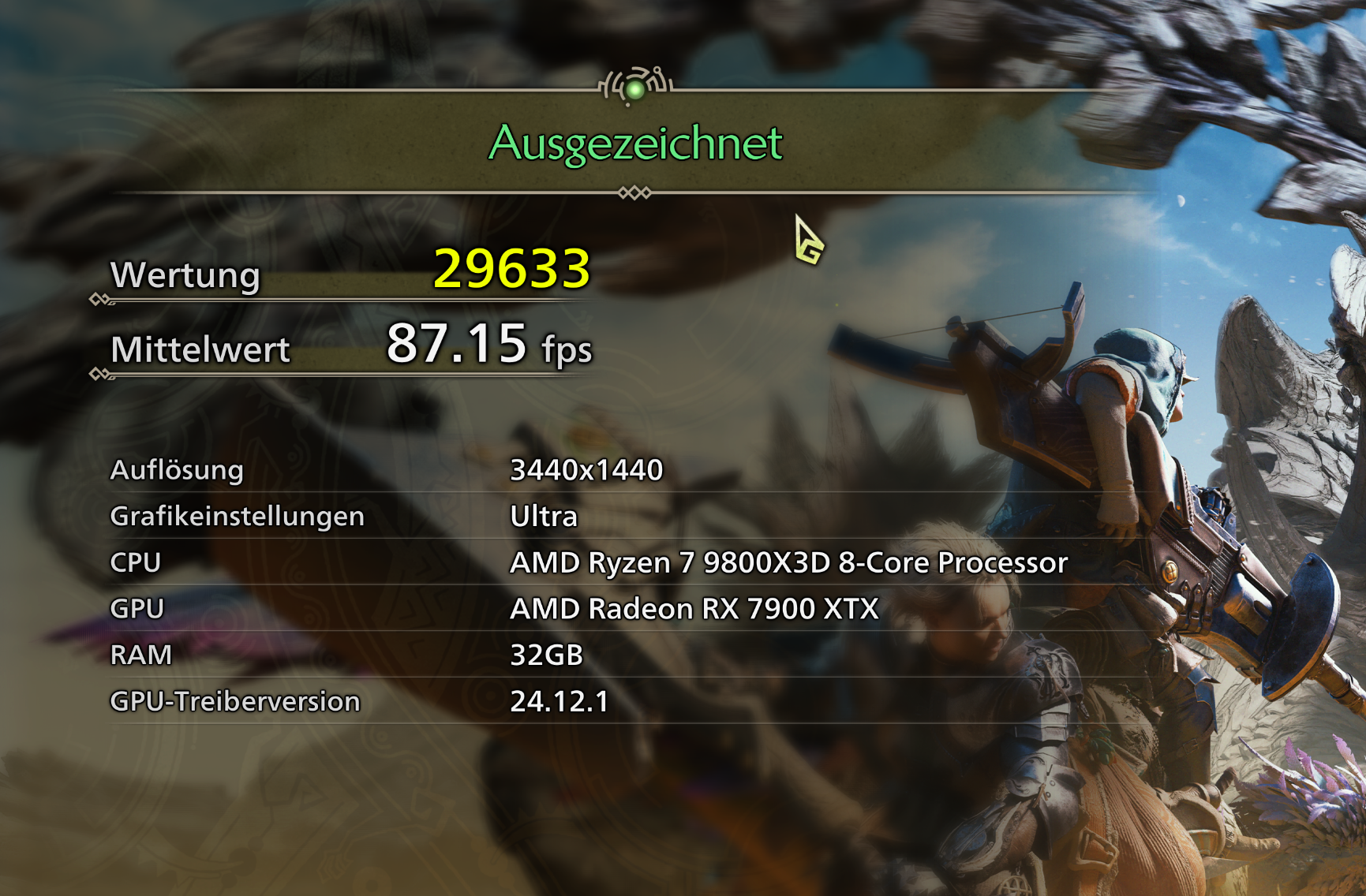Expand the GPU-Treiberversion entry
1366x896 pixels.
tap(236, 700)
